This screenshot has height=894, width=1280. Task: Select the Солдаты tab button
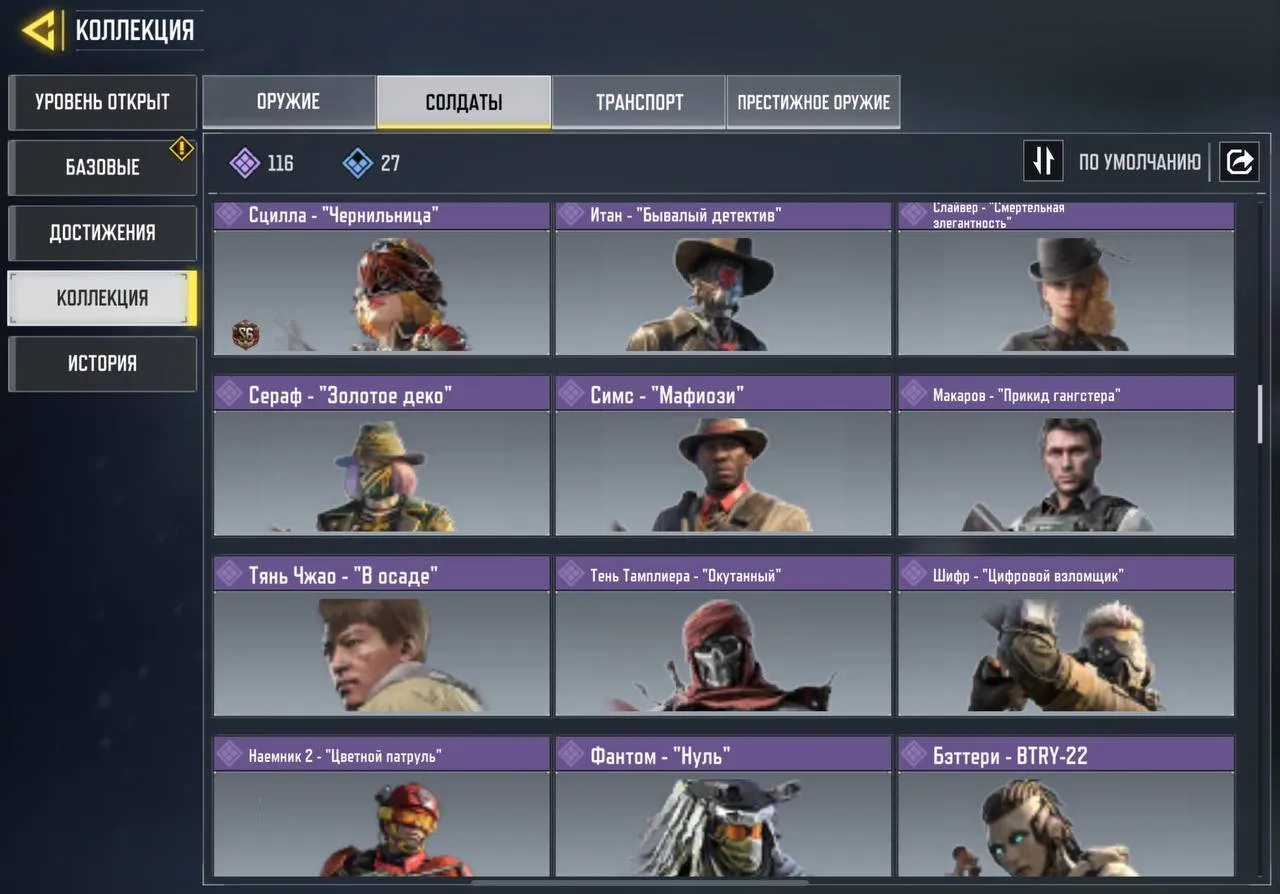462,101
